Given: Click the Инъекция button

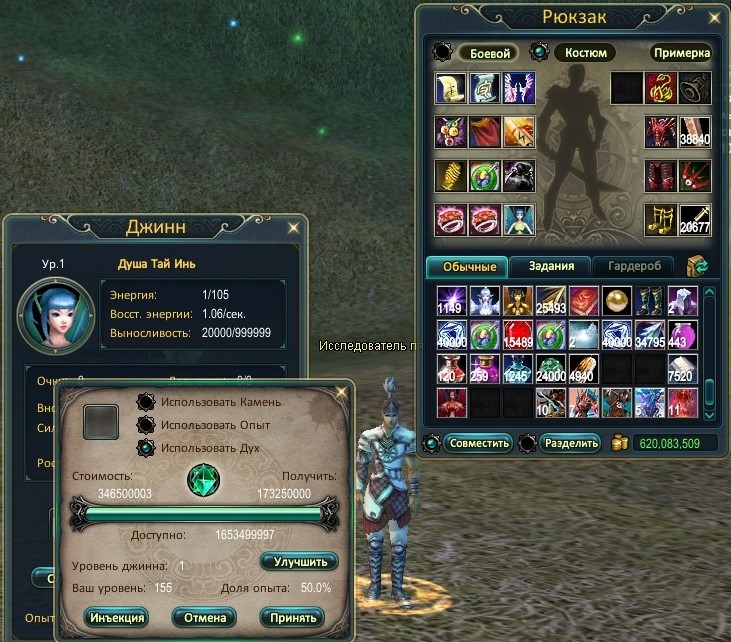Looking at the screenshot, I should 115,617.
